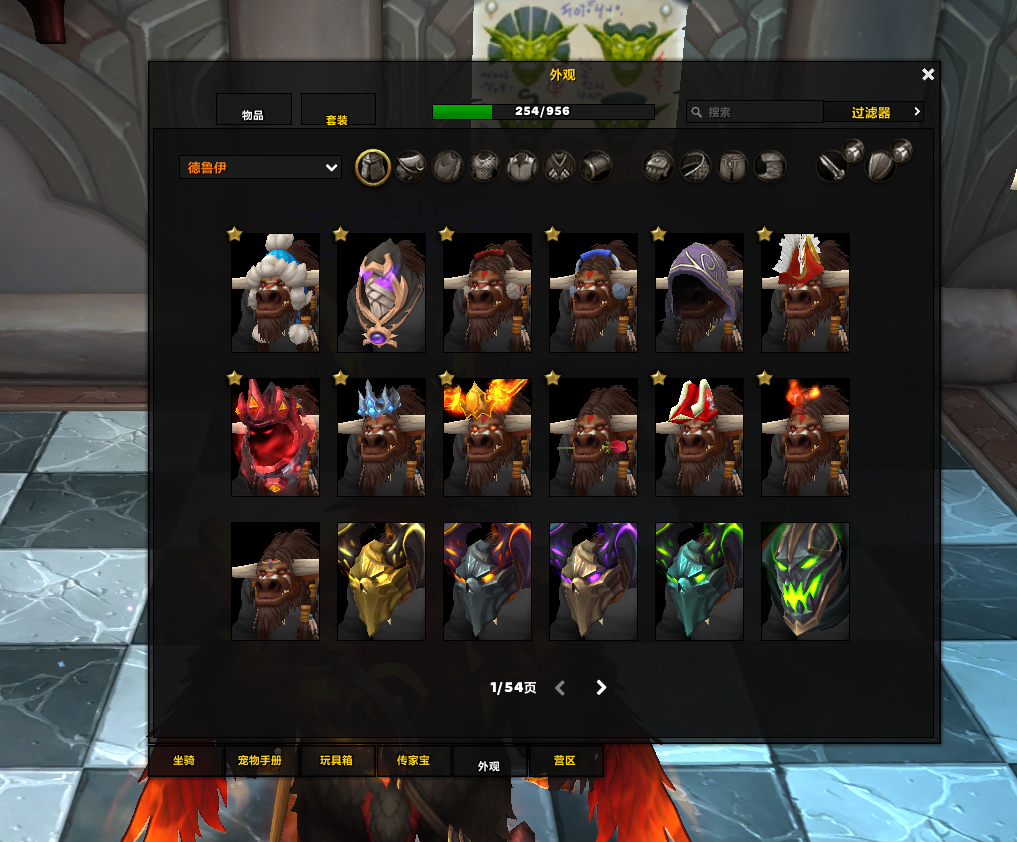Pick the golden mask helm appearance
This screenshot has height=842, width=1017.
(381, 581)
